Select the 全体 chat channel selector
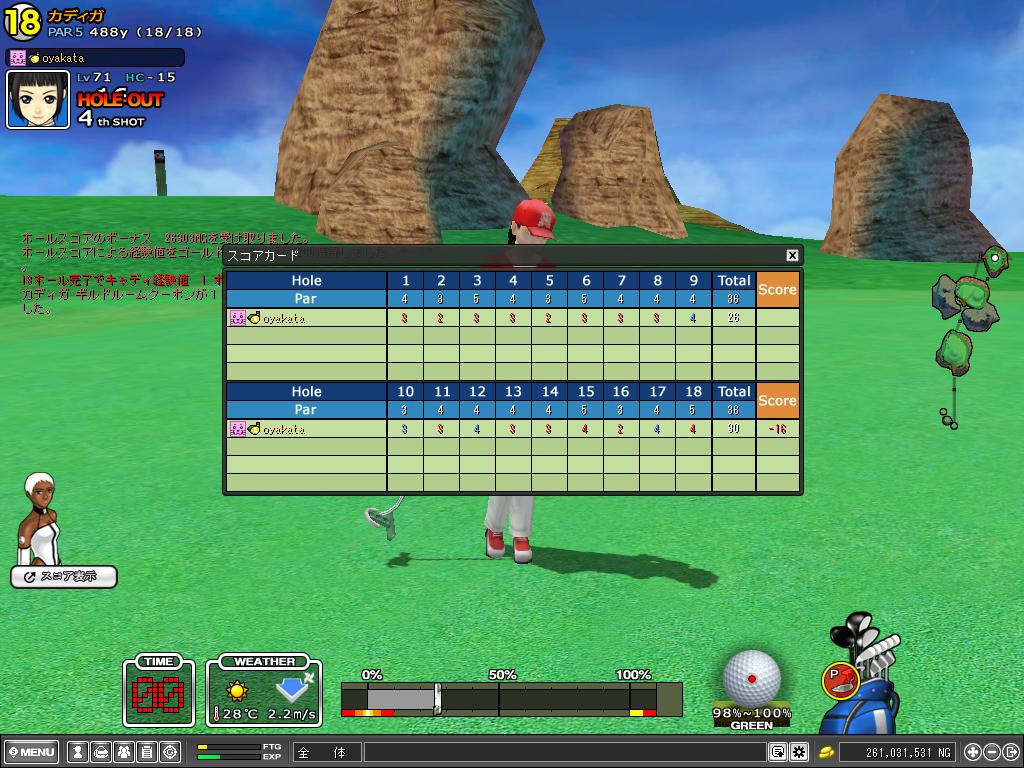Screen dimensions: 1024x768 coord(327,752)
